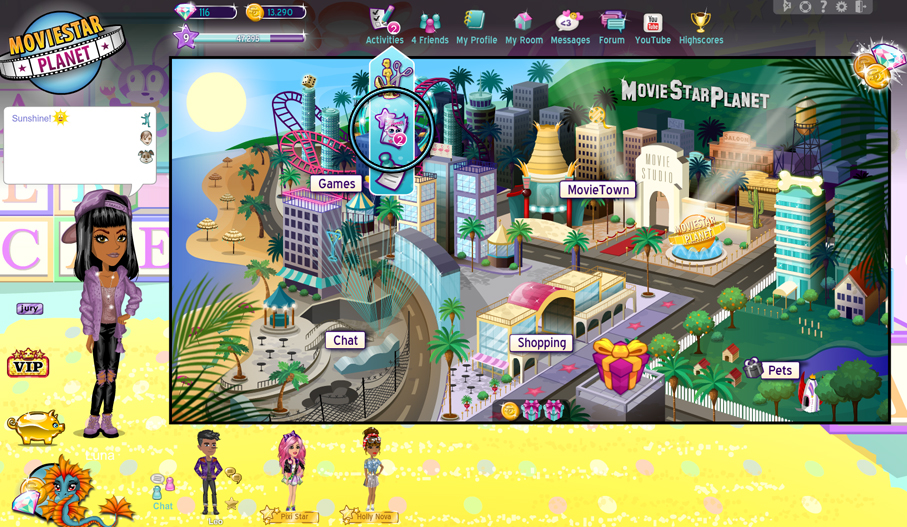Open the Forum

tap(612, 26)
